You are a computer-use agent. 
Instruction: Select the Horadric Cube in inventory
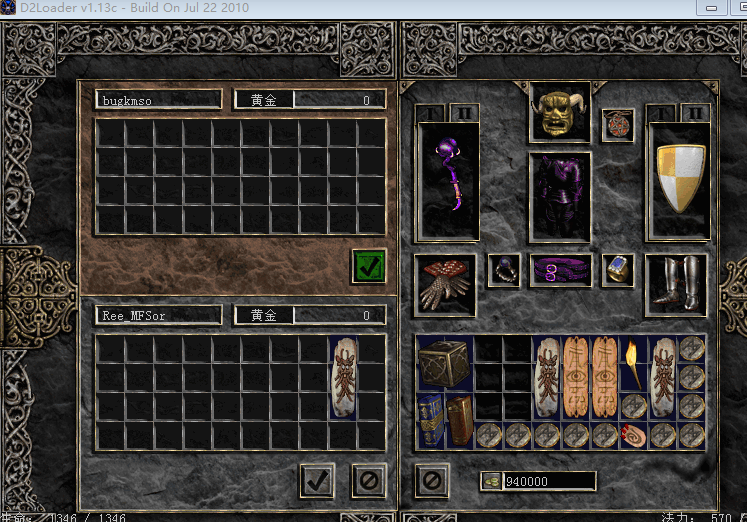pyautogui.click(x=444, y=362)
